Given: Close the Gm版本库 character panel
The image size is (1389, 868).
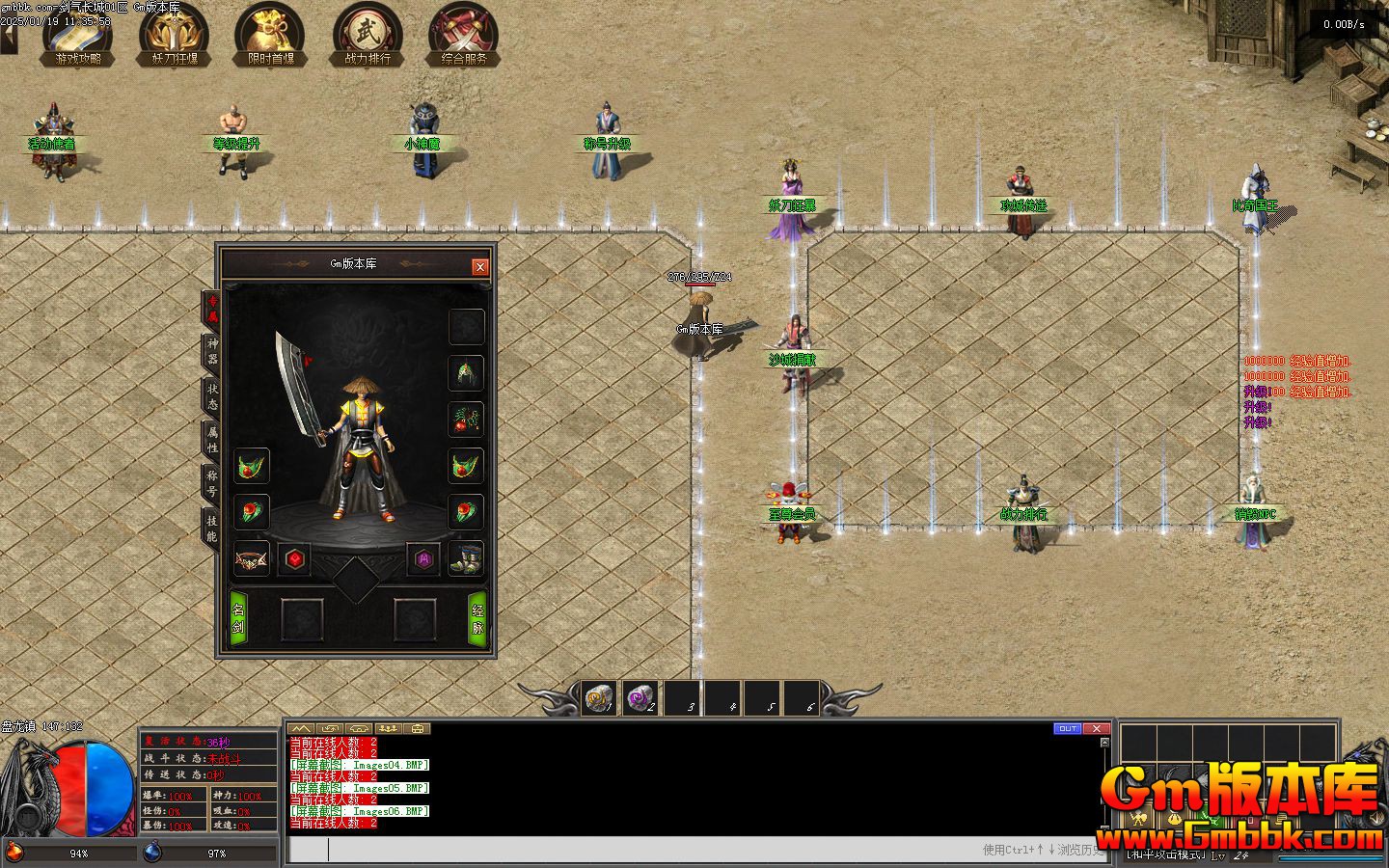Looking at the screenshot, I should tap(480, 266).
